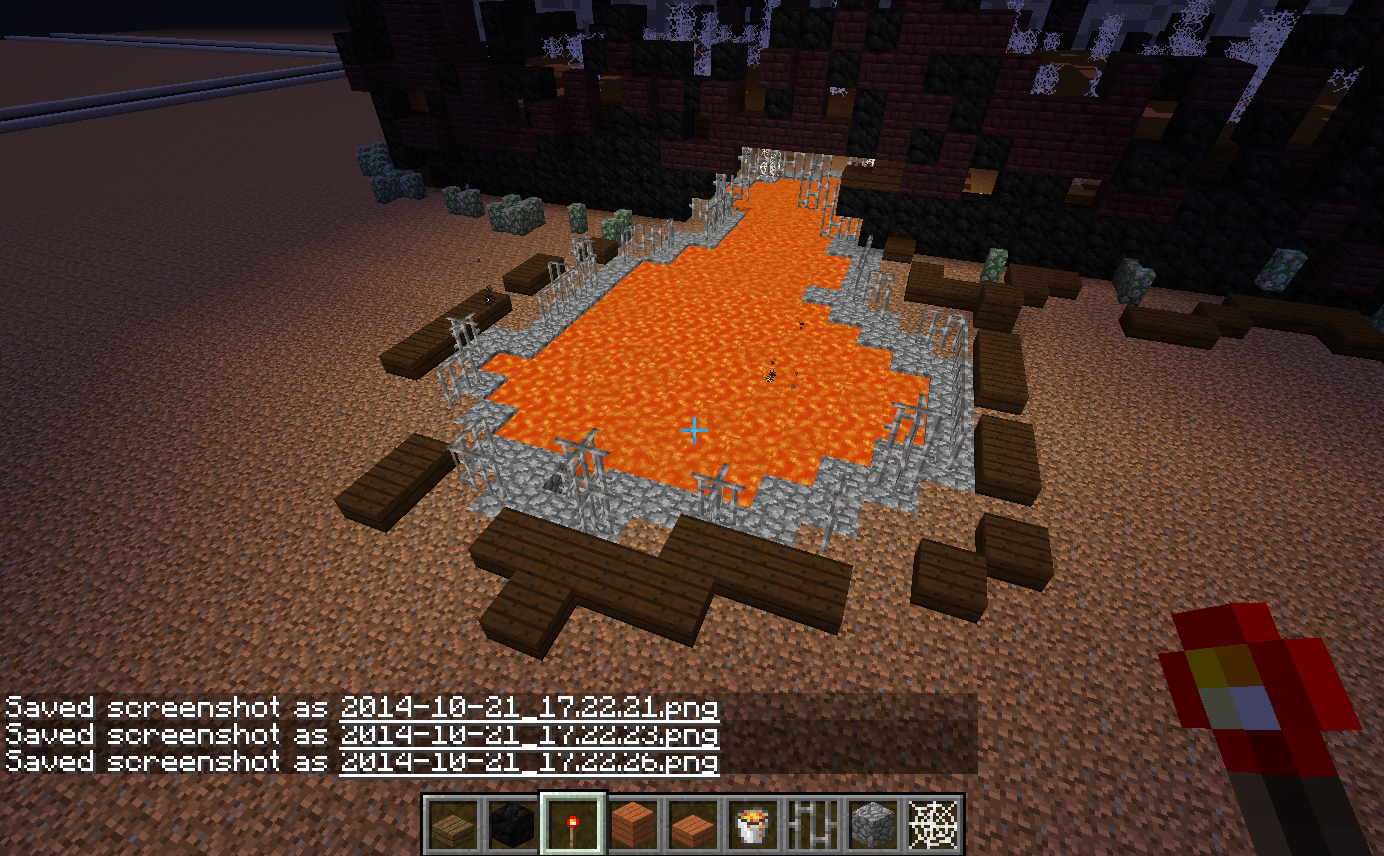1384x856 pixels.
Task: Pick the orange wooden slab slot
Action: 692,825
